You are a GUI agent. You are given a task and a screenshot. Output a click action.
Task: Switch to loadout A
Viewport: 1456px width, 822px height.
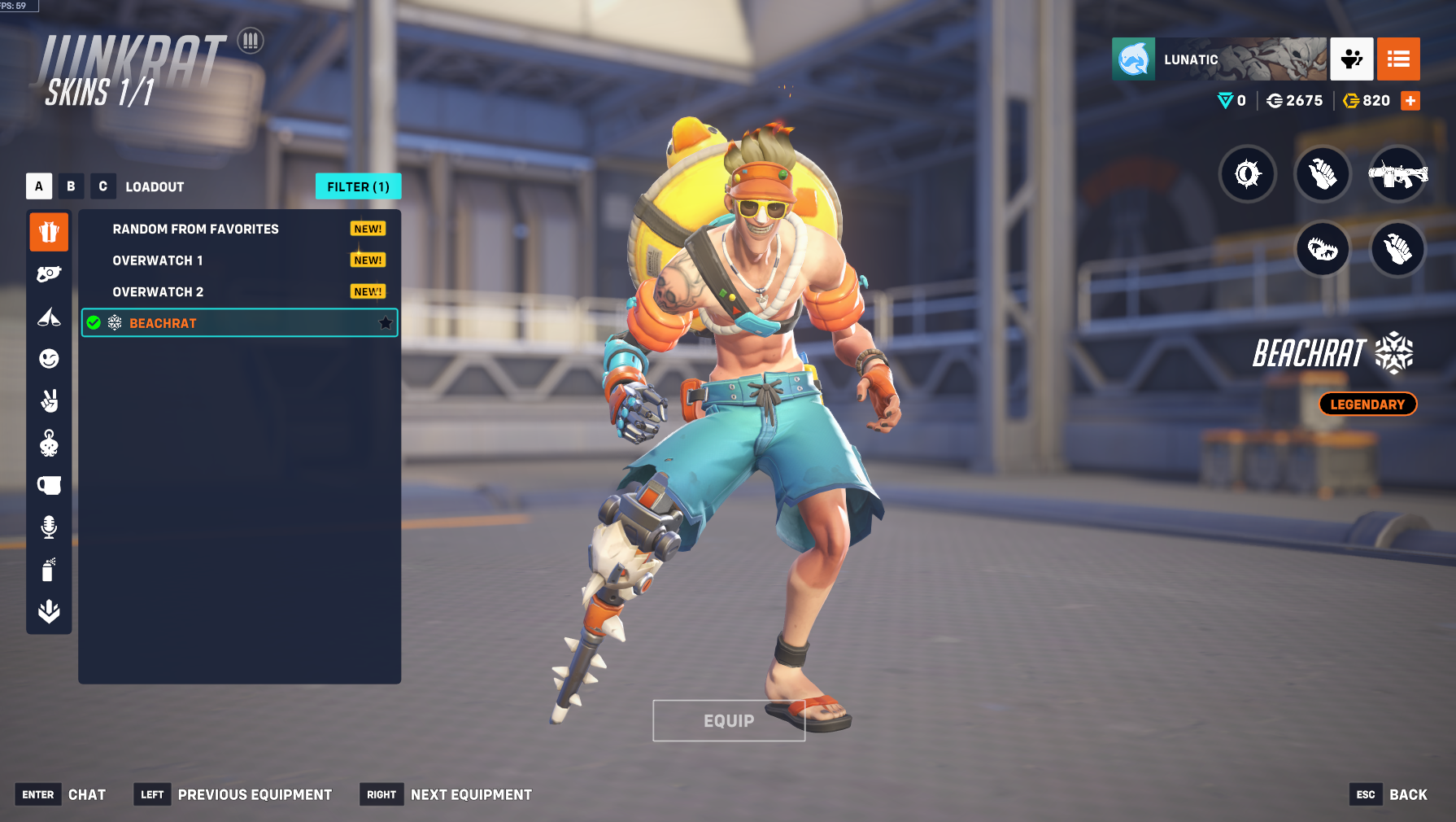pyautogui.click(x=39, y=186)
